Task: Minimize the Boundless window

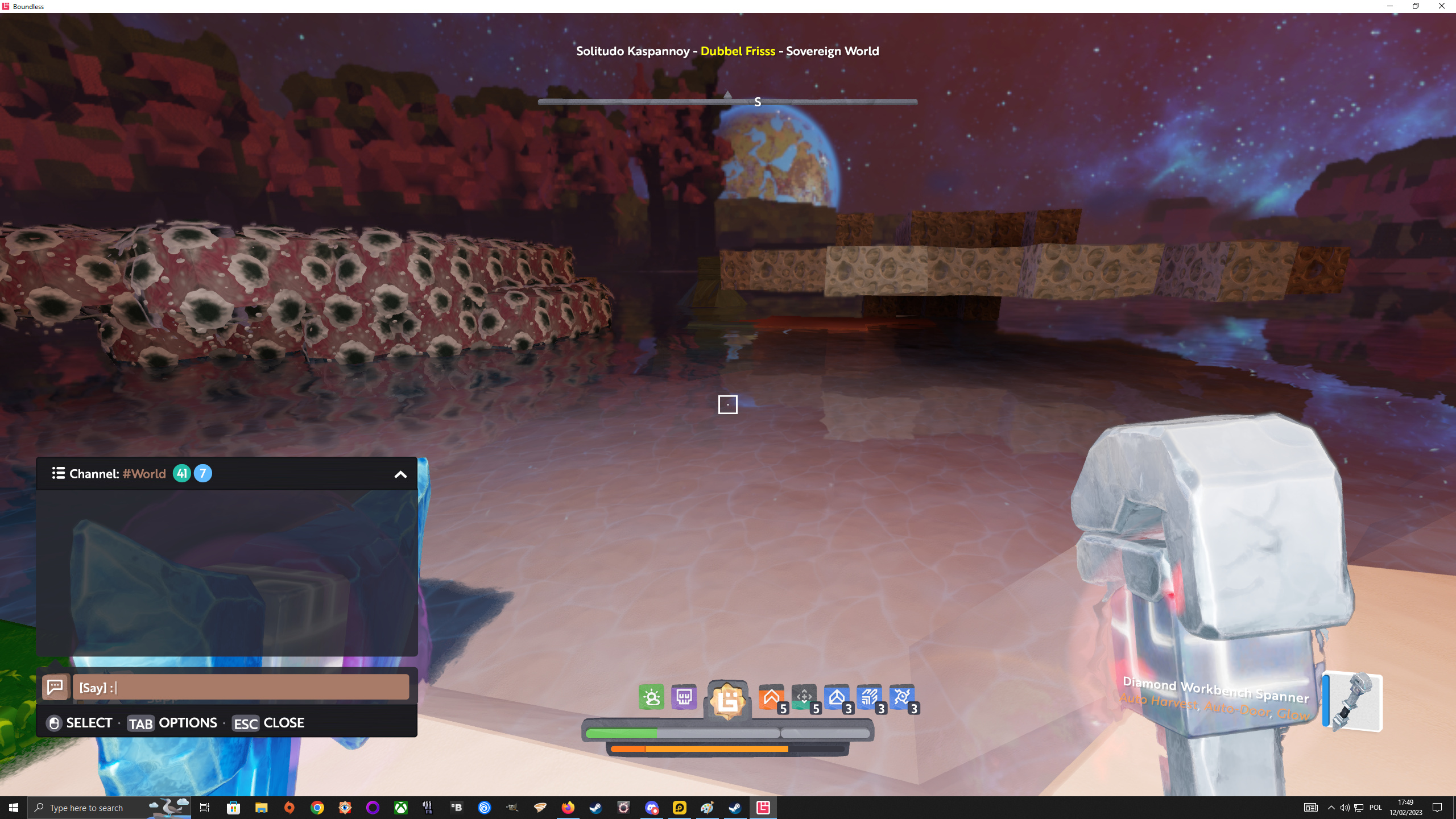Action: [1390, 6]
